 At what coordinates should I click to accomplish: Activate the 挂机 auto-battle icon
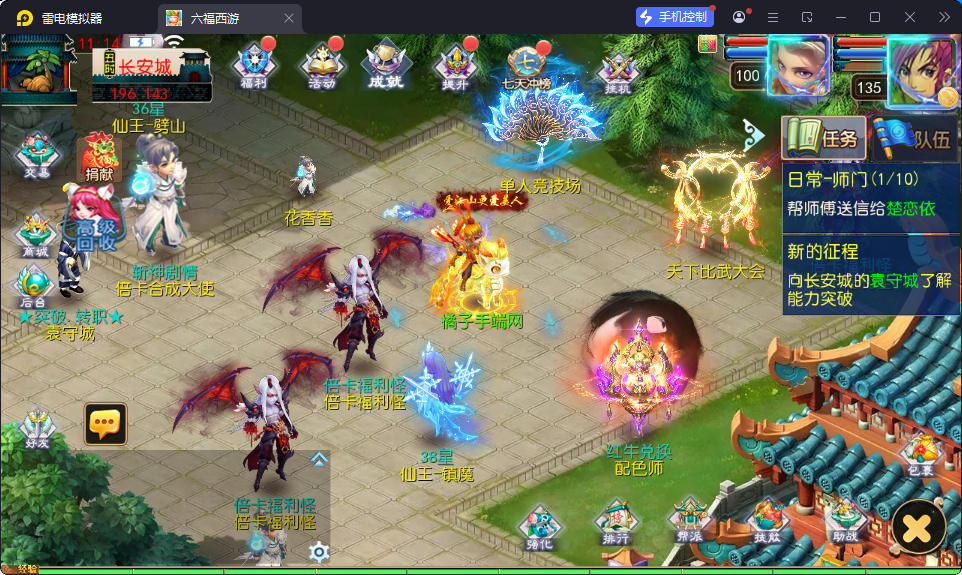click(617, 71)
